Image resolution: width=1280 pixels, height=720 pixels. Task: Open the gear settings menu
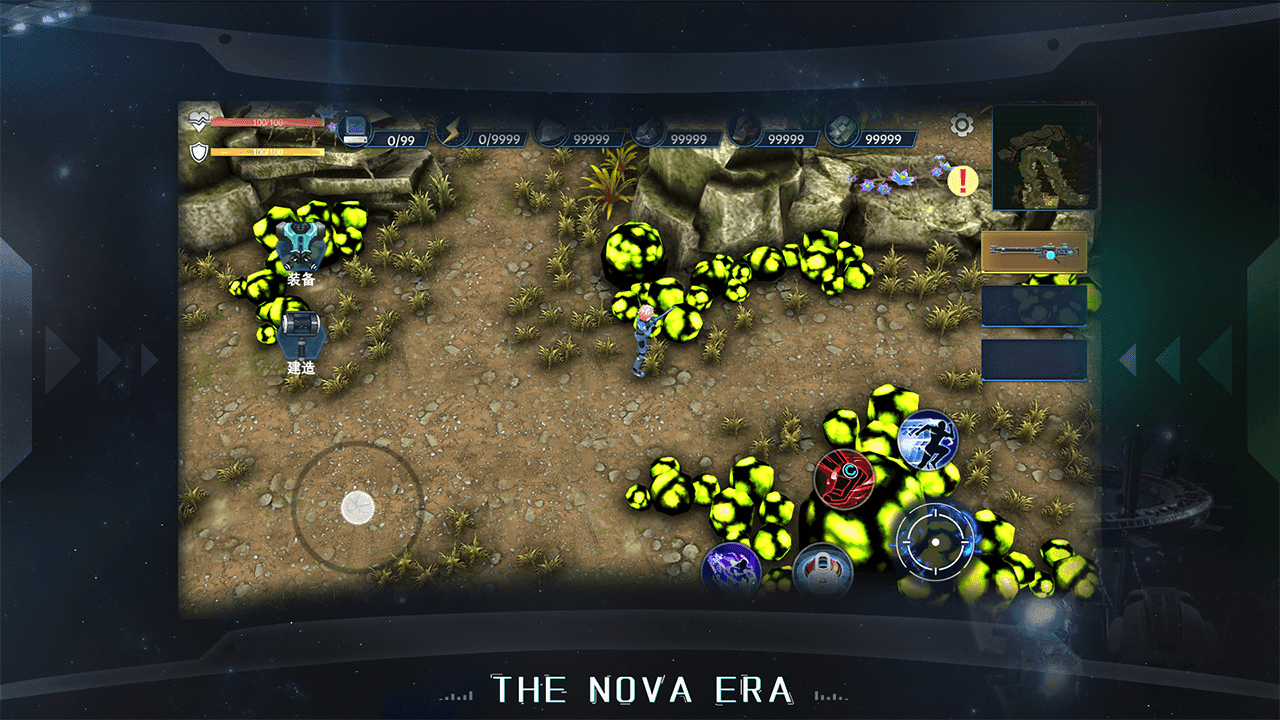pos(961,125)
